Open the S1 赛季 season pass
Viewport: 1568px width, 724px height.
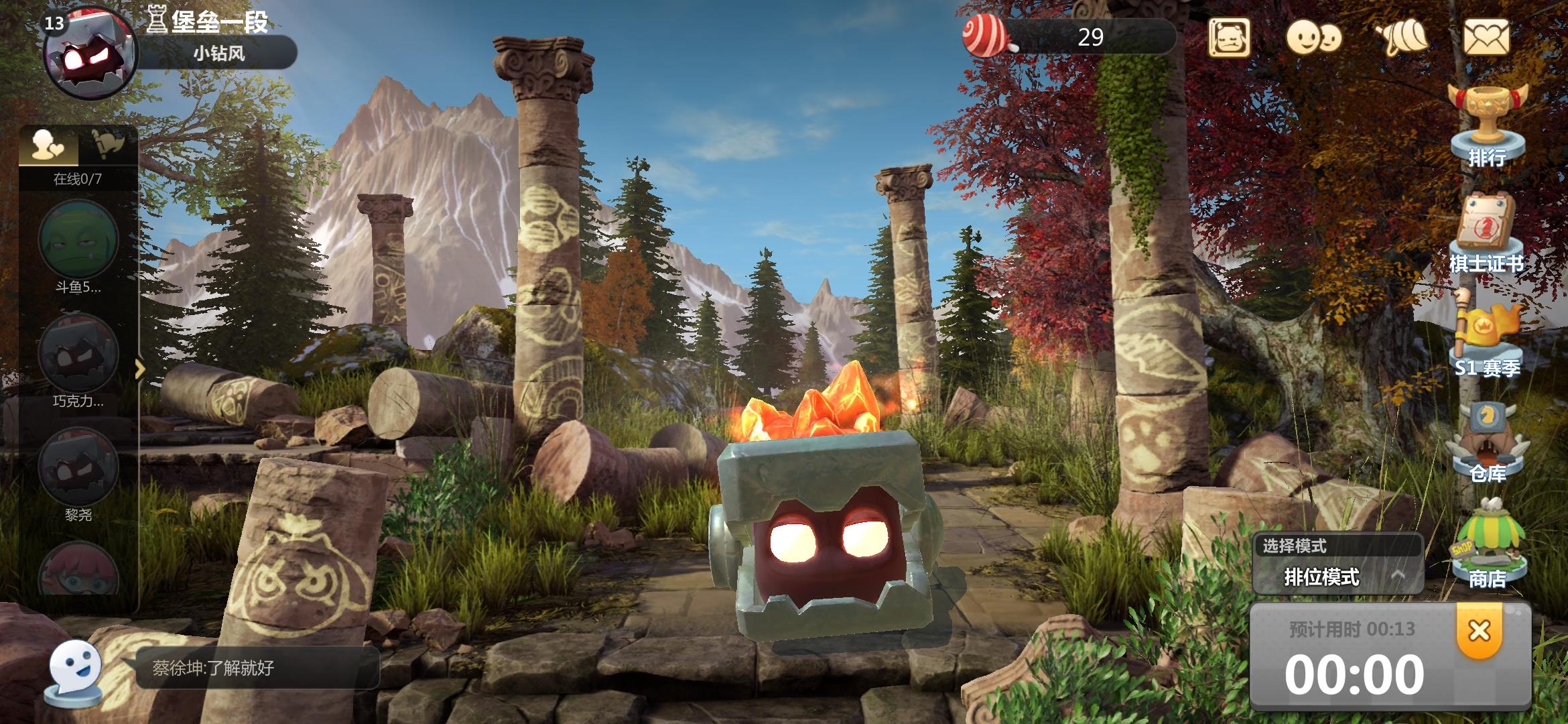point(1486,335)
